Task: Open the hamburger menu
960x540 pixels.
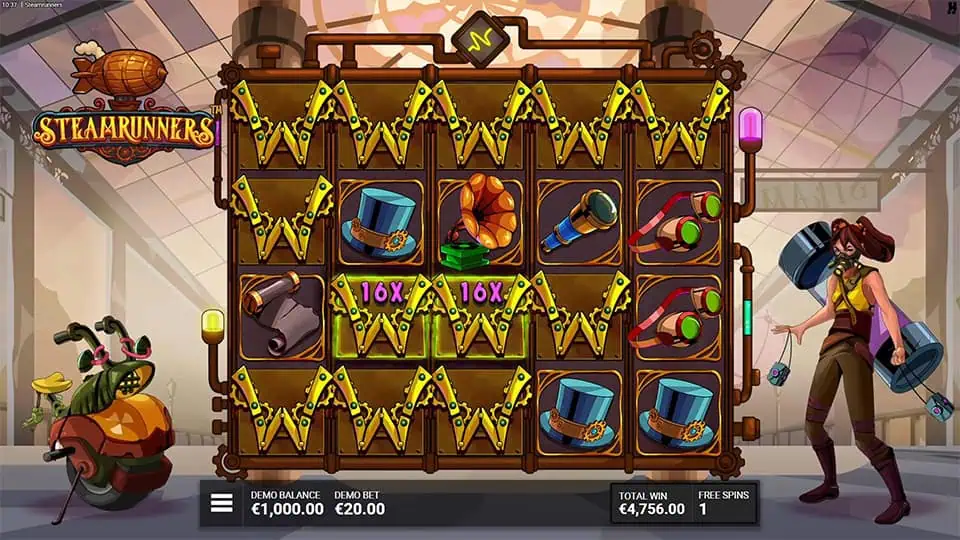Action: click(x=221, y=503)
